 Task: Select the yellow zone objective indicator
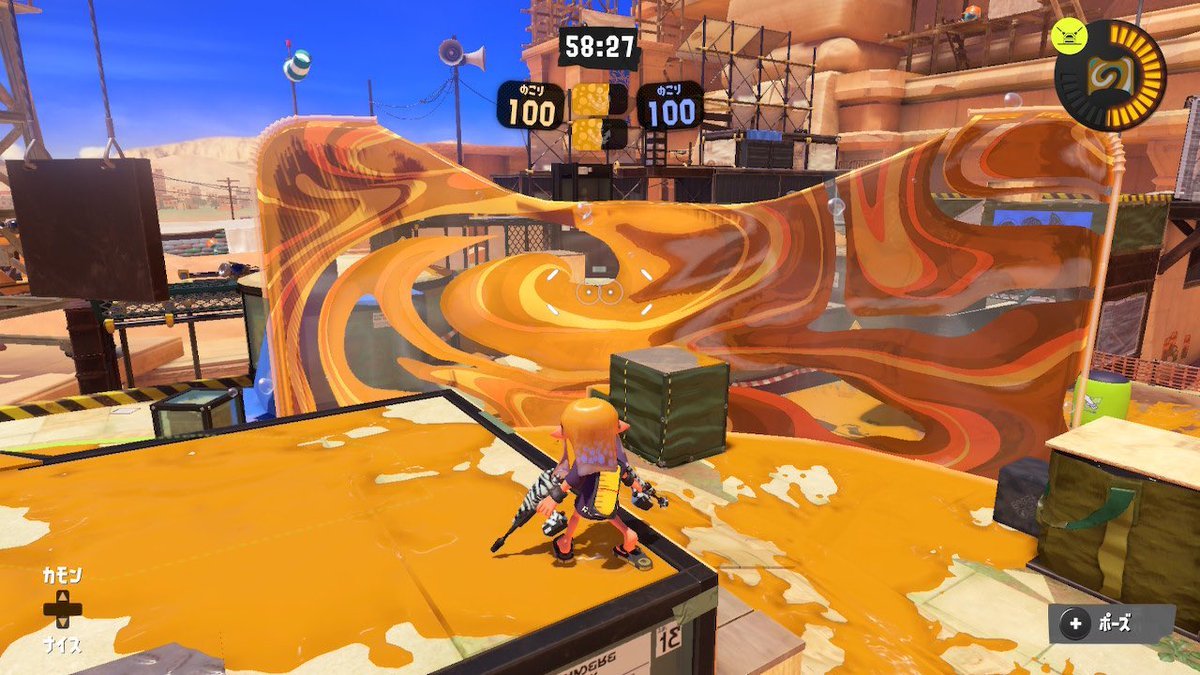point(599,115)
